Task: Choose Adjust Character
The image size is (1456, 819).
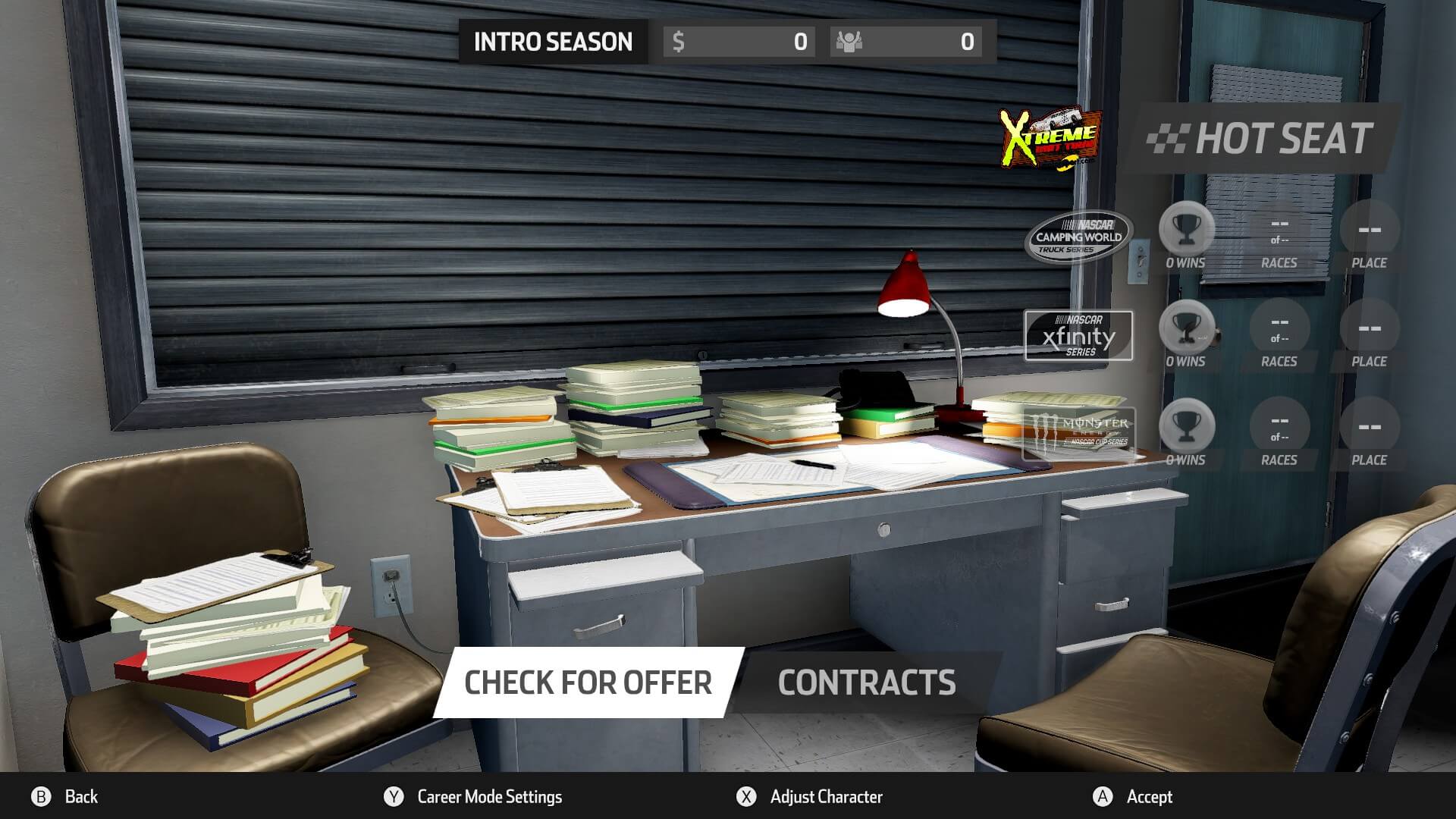Action: (x=811, y=796)
